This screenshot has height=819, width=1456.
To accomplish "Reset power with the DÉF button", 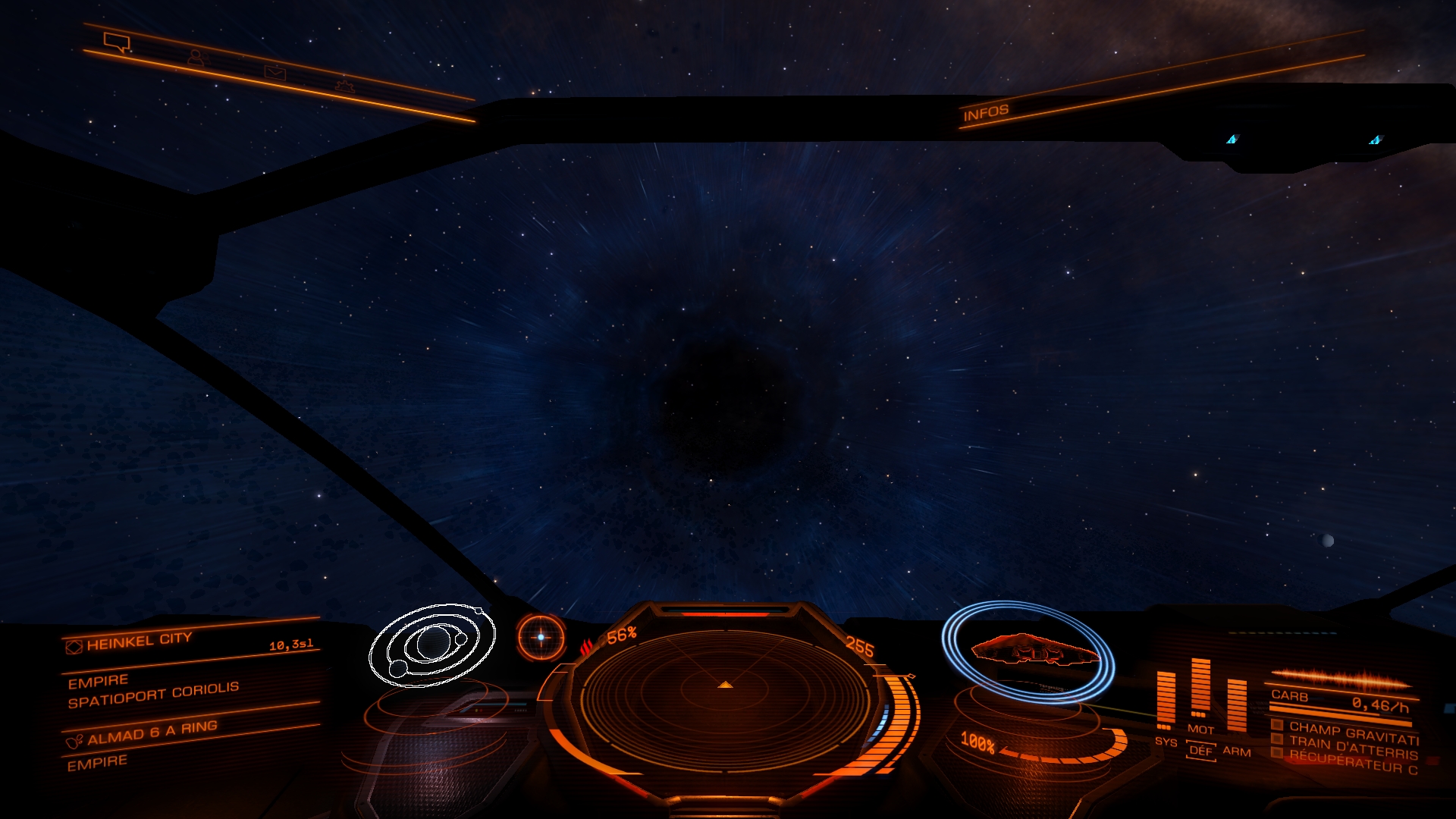I will [x=1200, y=751].
